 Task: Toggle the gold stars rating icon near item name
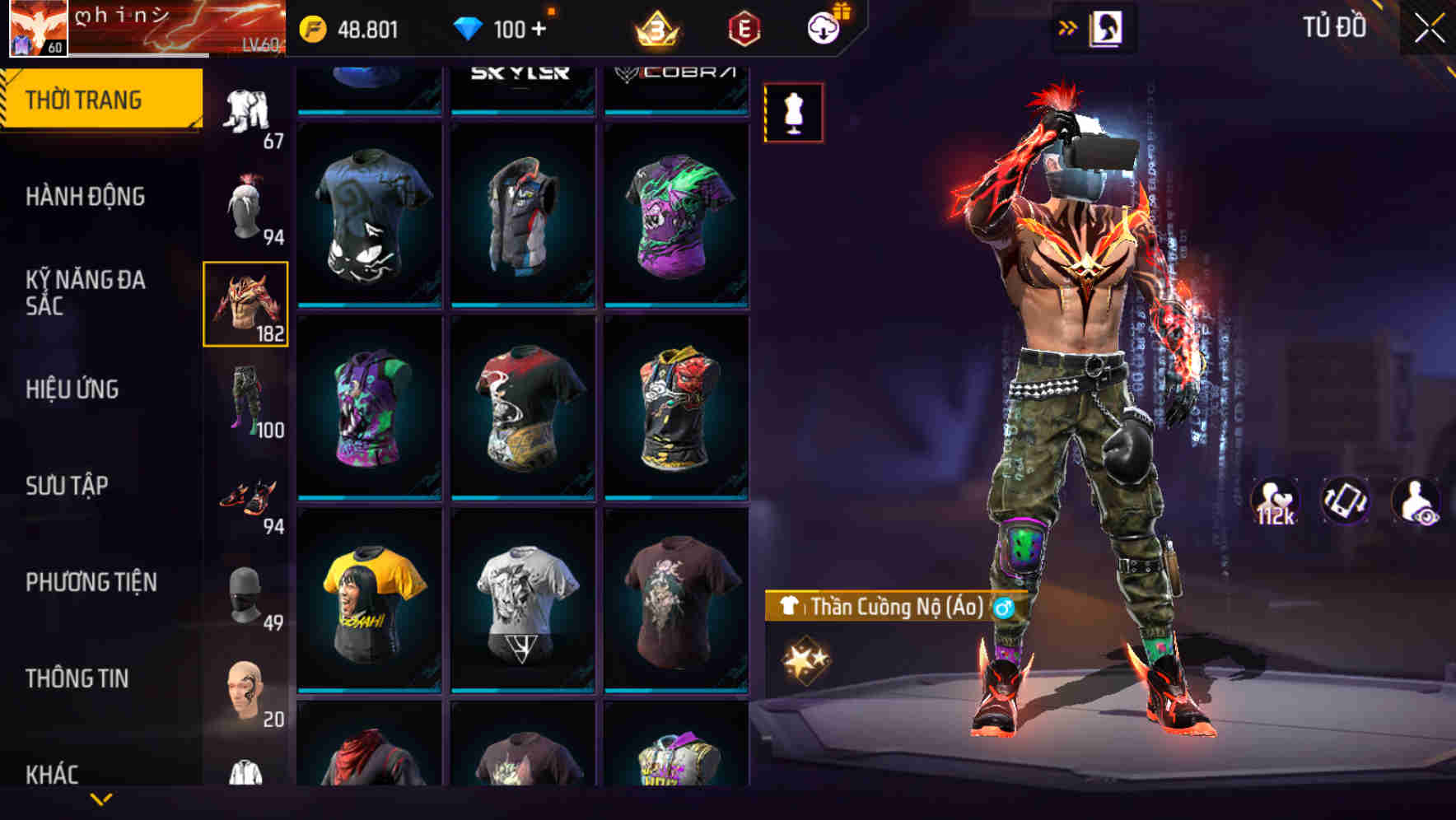[x=805, y=658]
